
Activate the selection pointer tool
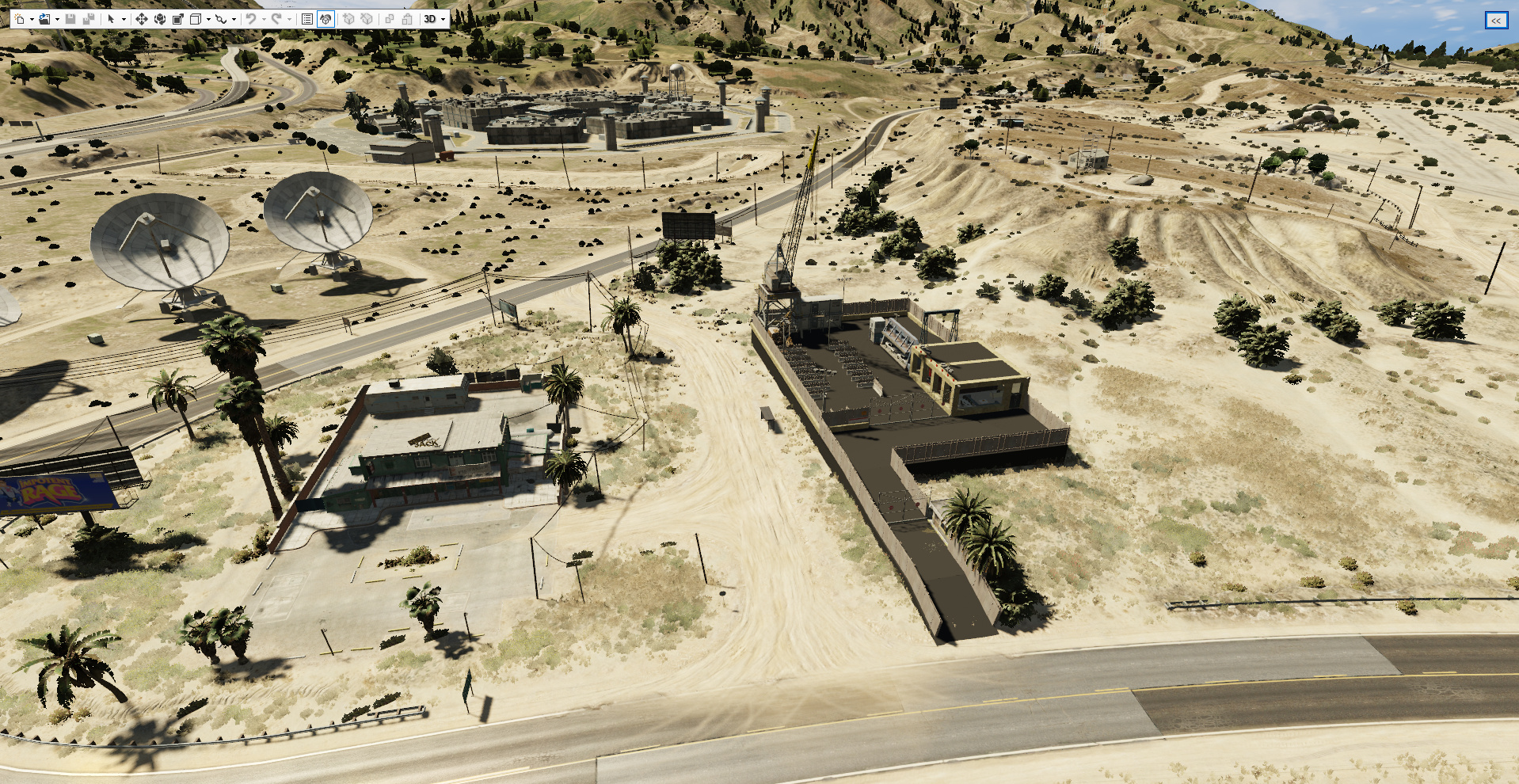[x=111, y=20]
